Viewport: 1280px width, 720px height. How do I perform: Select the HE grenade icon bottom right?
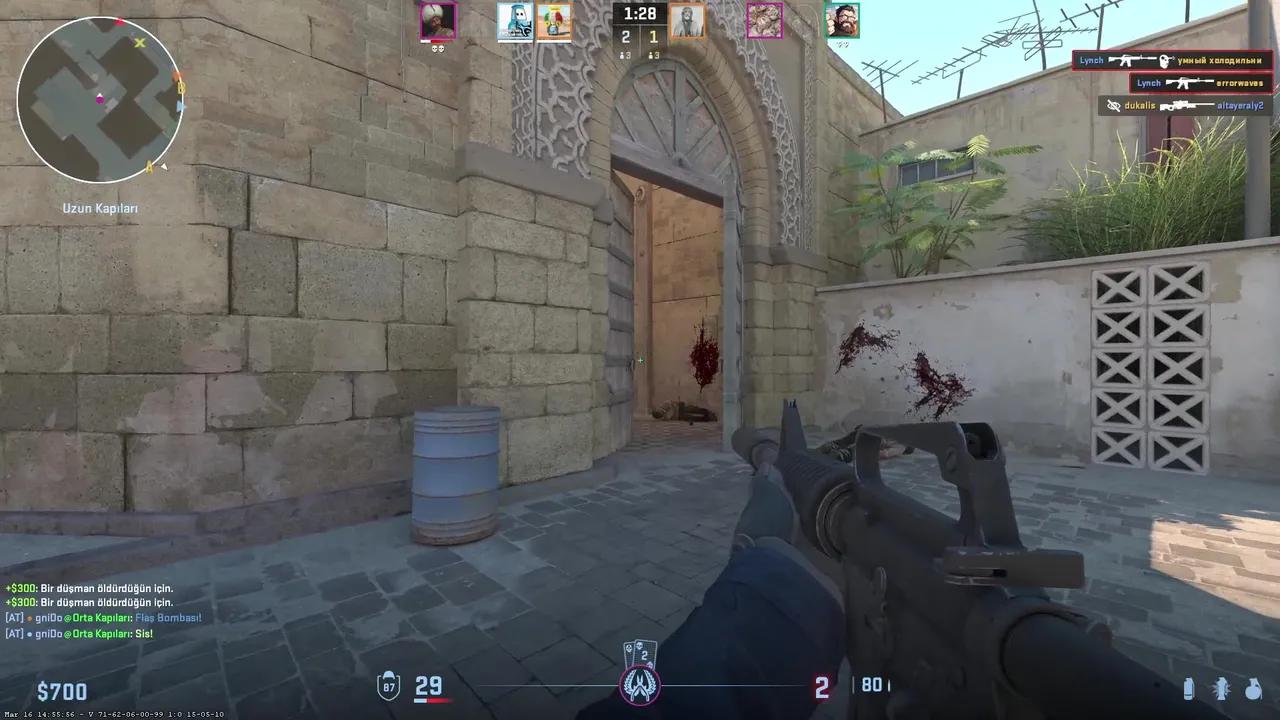[1253, 689]
